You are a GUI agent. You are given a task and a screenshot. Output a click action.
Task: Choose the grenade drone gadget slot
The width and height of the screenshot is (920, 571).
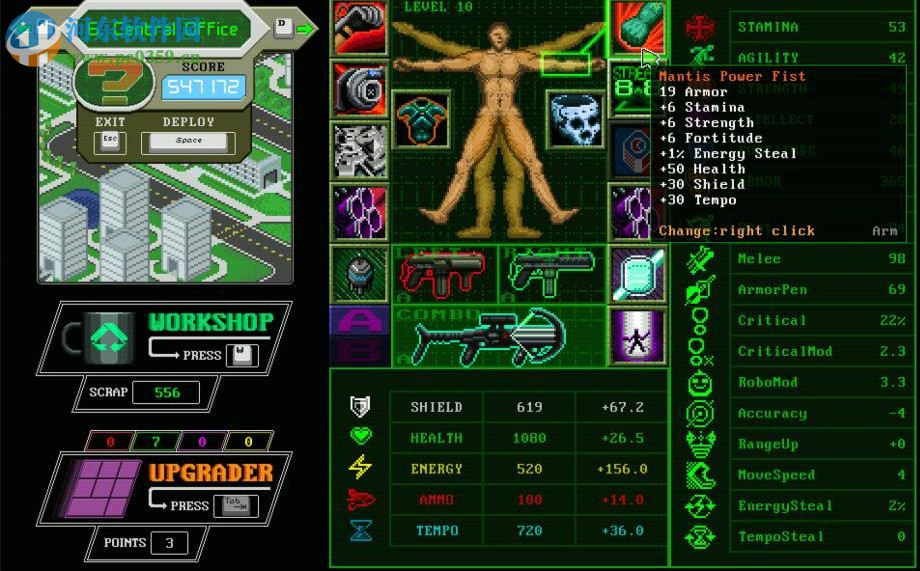pyautogui.click(x=358, y=274)
